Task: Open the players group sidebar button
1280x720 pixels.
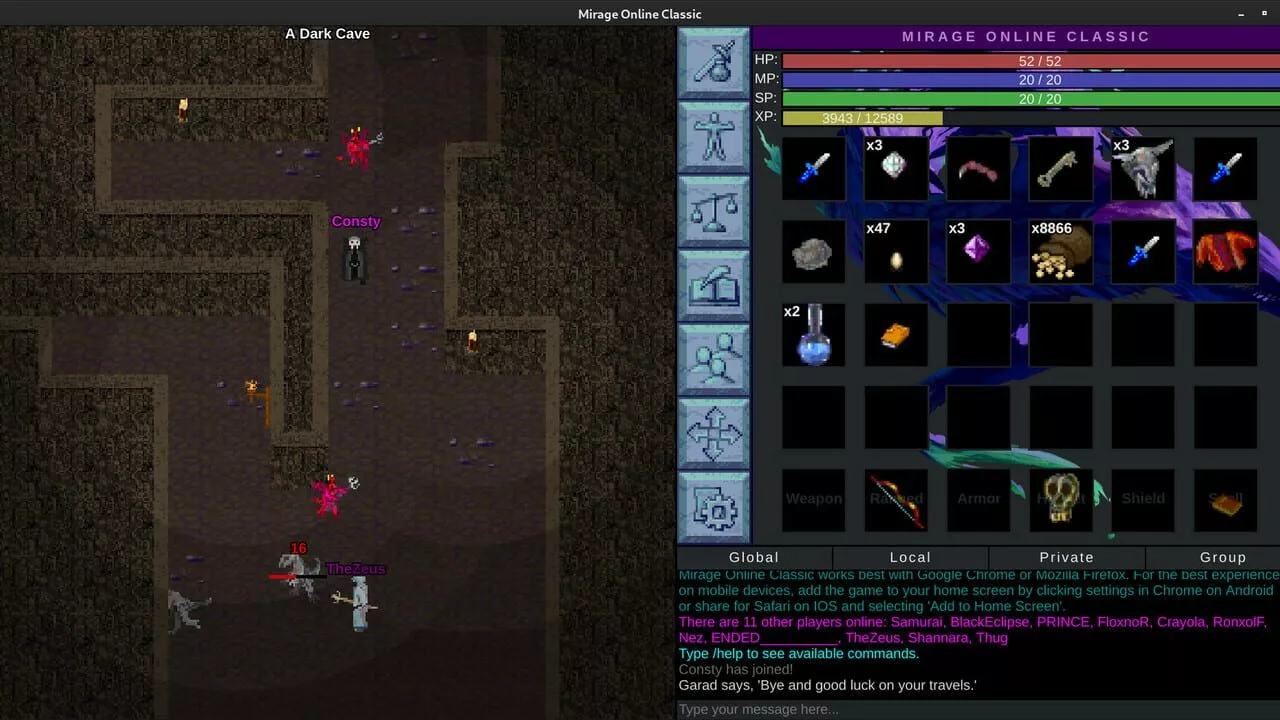Action: click(x=714, y=359)
